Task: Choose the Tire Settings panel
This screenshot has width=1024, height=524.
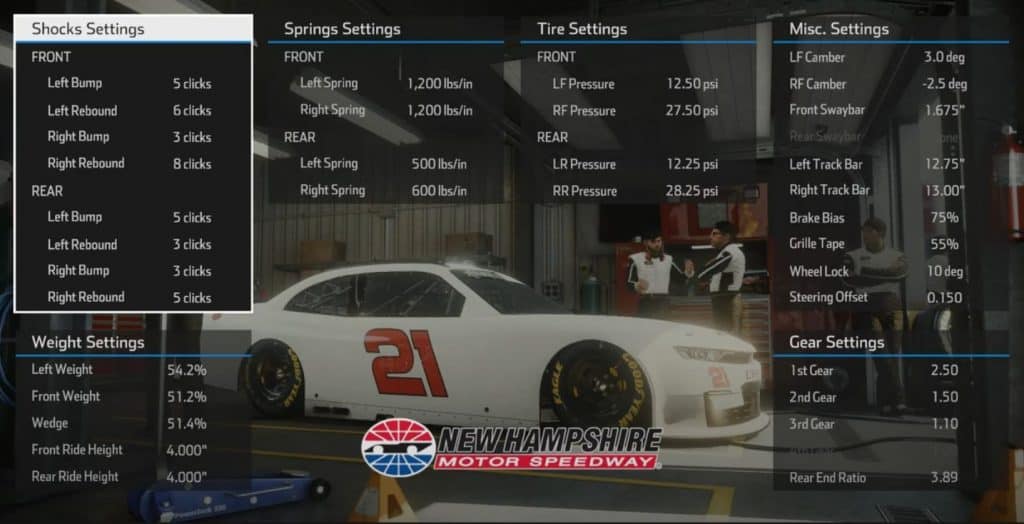Action: click(x=582, y=29)
